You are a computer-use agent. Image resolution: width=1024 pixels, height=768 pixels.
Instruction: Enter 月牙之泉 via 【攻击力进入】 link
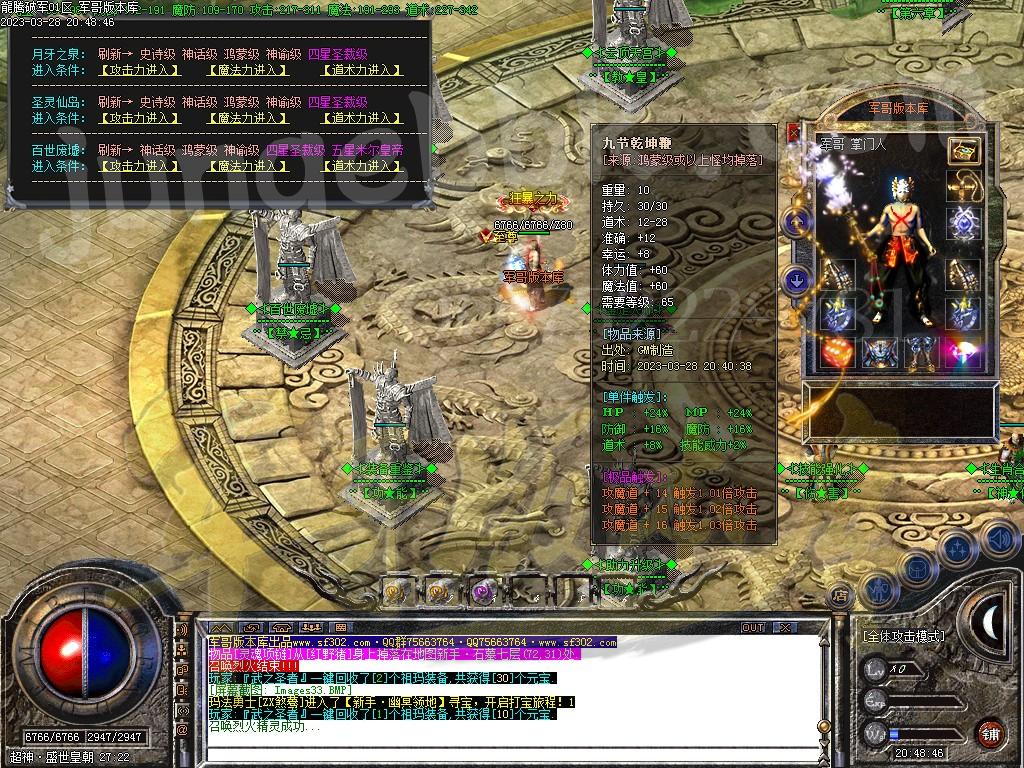coord(139,70)
